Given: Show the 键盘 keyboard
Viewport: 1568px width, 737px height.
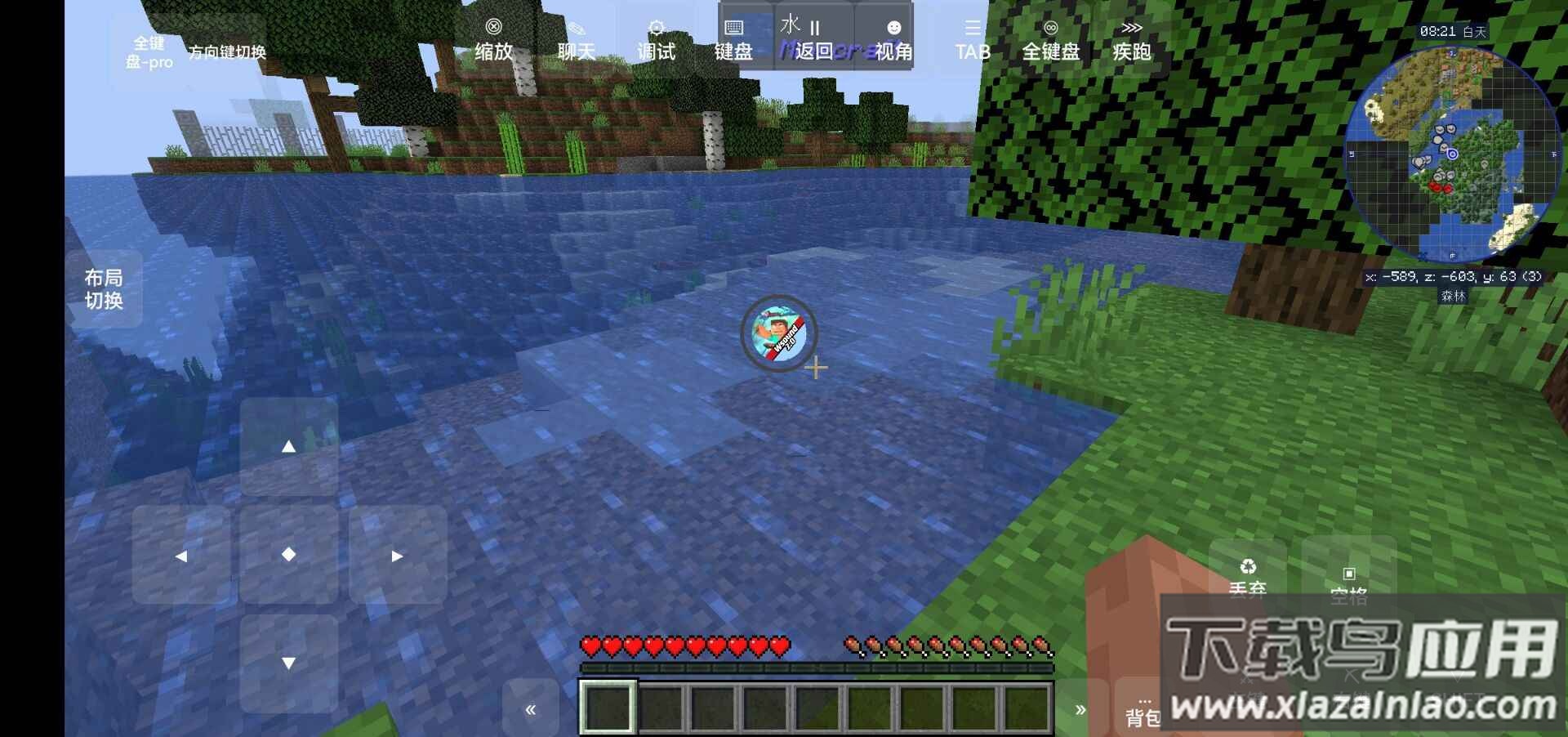Looking at the screenshot, I should pyautogui.click(x=733, y=41).
